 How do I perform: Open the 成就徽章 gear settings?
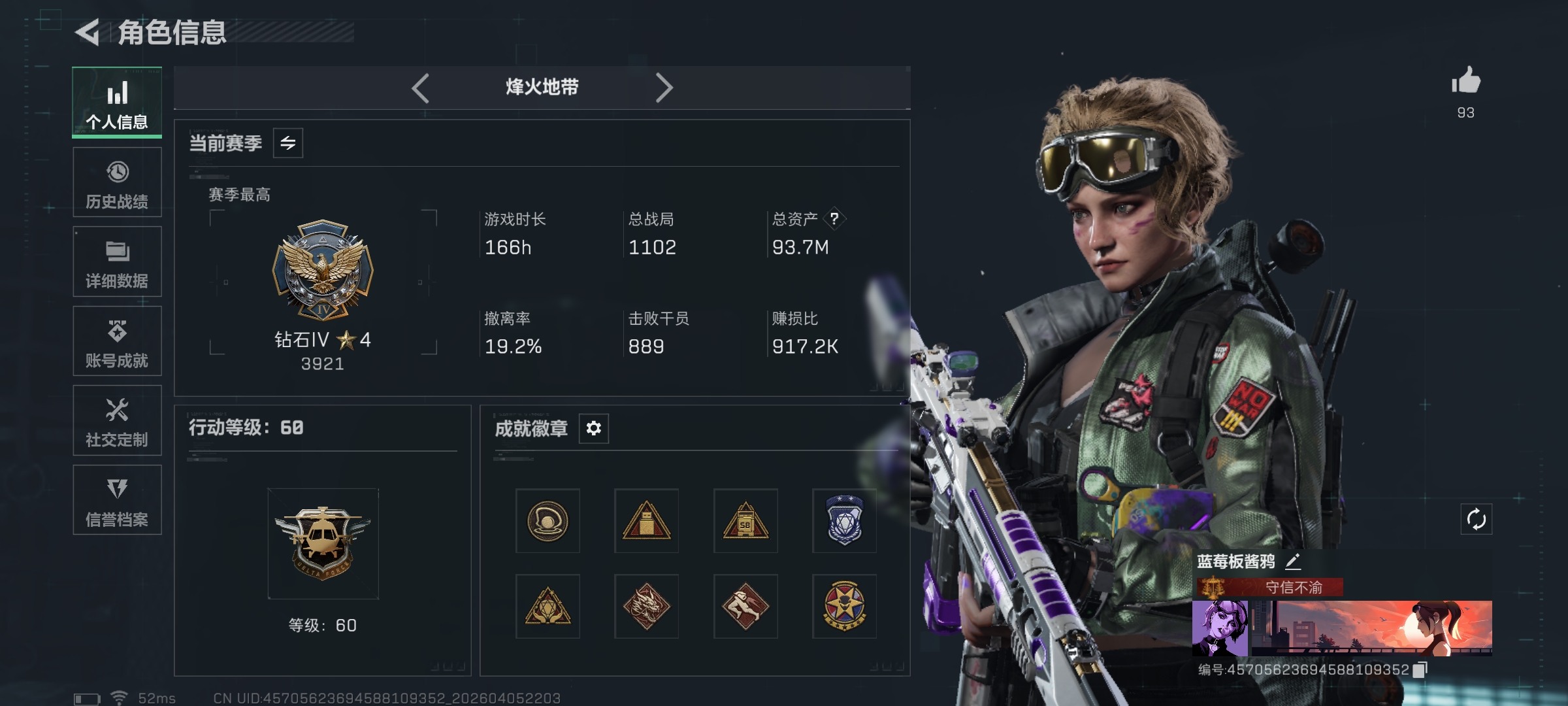pyautogui.click(x=593, y=428)
